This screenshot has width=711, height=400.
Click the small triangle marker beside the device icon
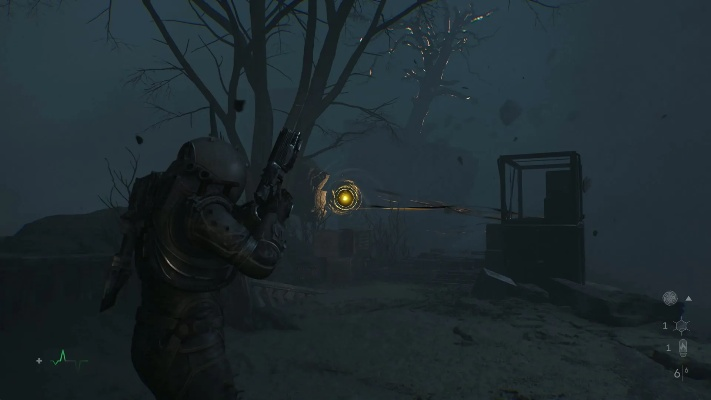(x=689, y=298)
